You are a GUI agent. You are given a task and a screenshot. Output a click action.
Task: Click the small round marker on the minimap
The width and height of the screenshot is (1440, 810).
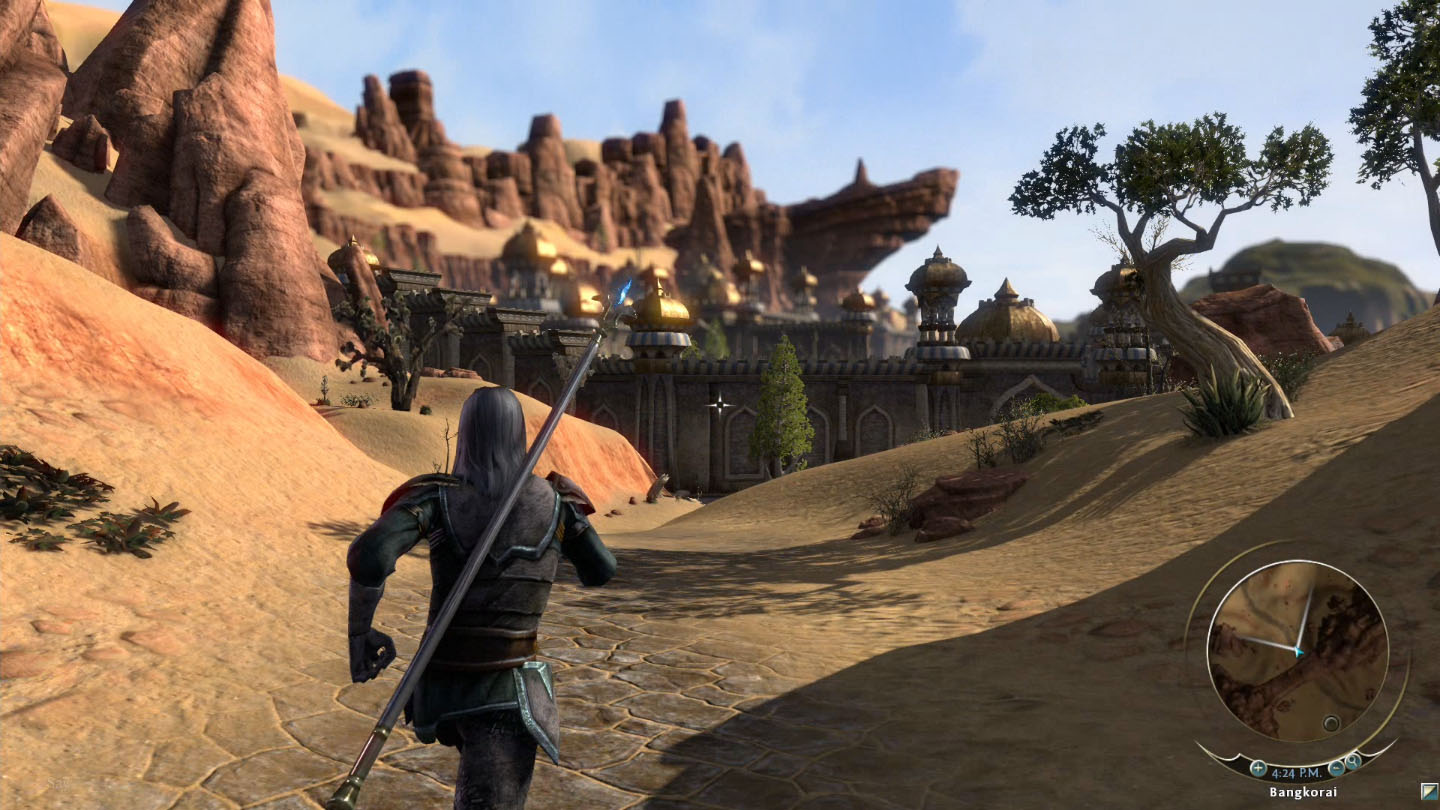tap(1331, 723)
